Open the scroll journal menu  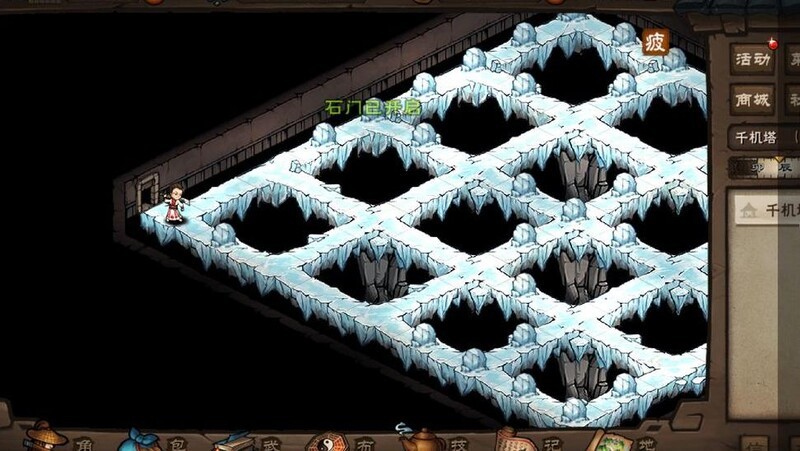[x=516, y=439]
